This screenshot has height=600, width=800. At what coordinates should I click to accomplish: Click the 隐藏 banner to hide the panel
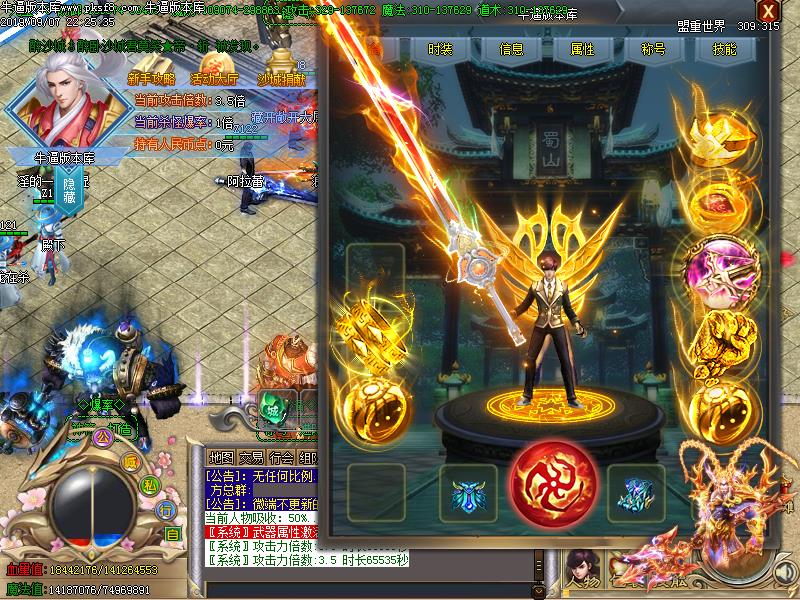click(x=71, y=193)
